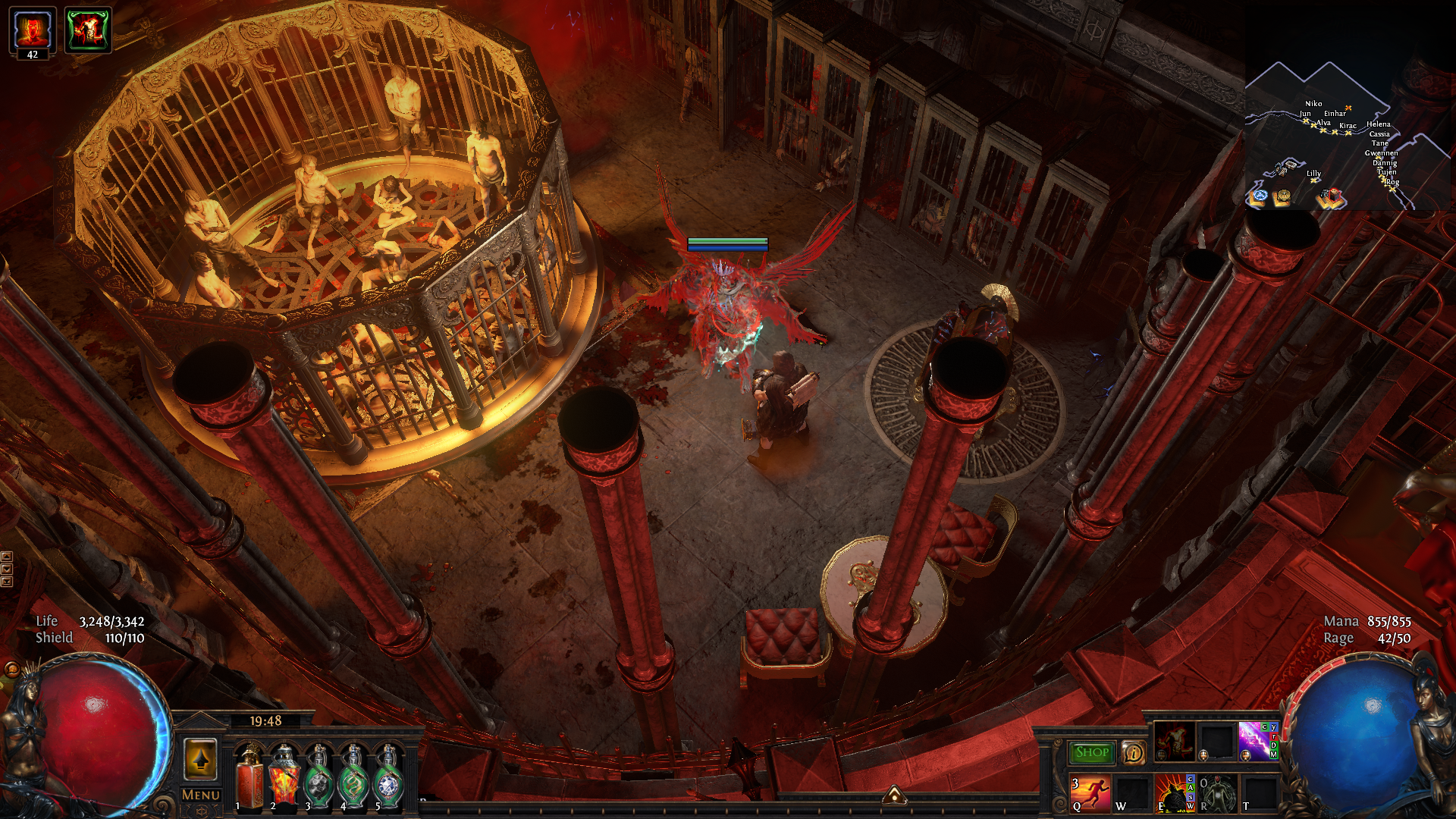Open the orange info speech-bubble button
The image size is (1456, 819).
point(1133,752)
